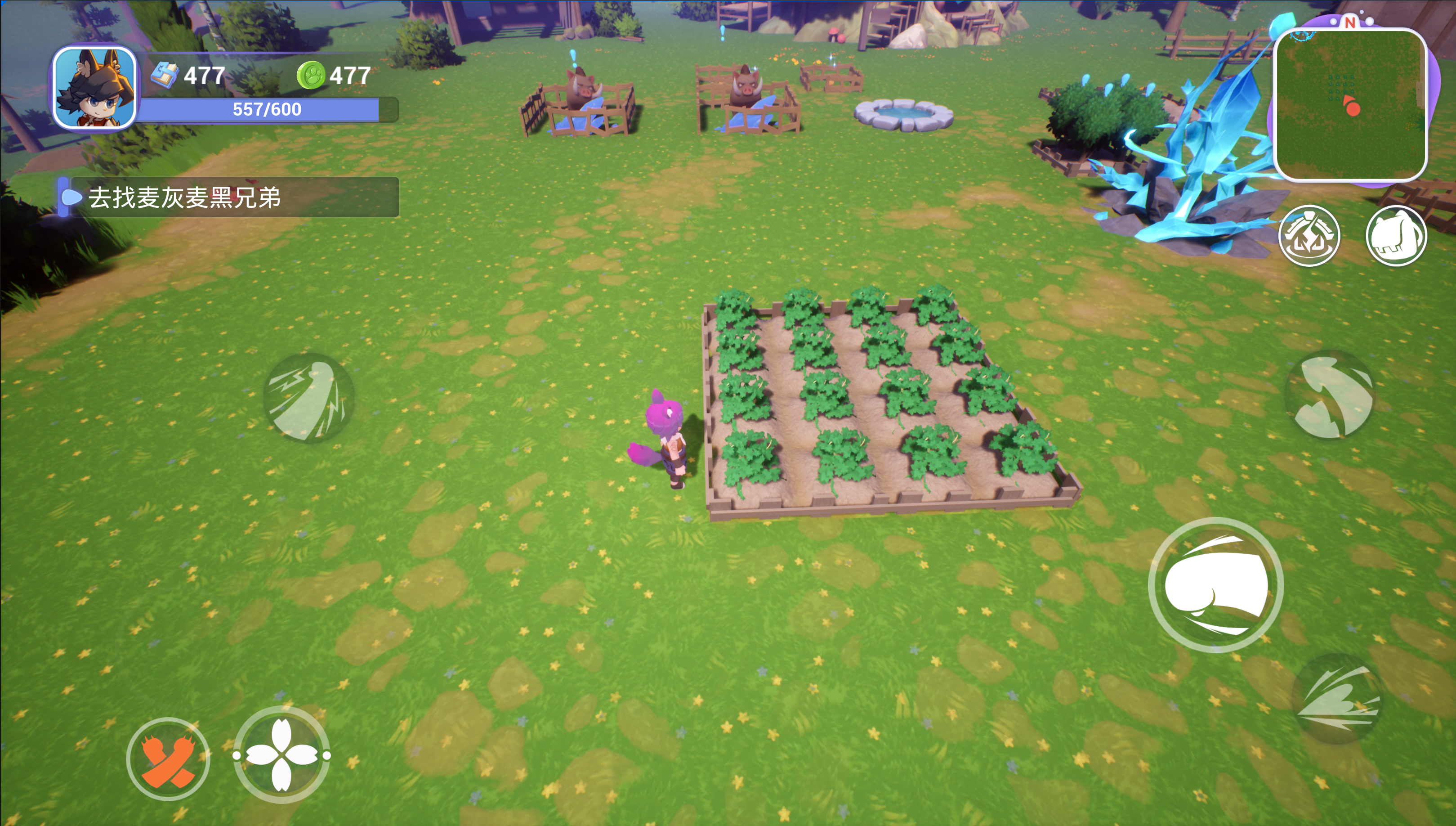Image resolution: width=1456 pixels, height=826 pixels.
Task: Trigger the dash skill with speed lines
Action: [x=1337, y=699]
